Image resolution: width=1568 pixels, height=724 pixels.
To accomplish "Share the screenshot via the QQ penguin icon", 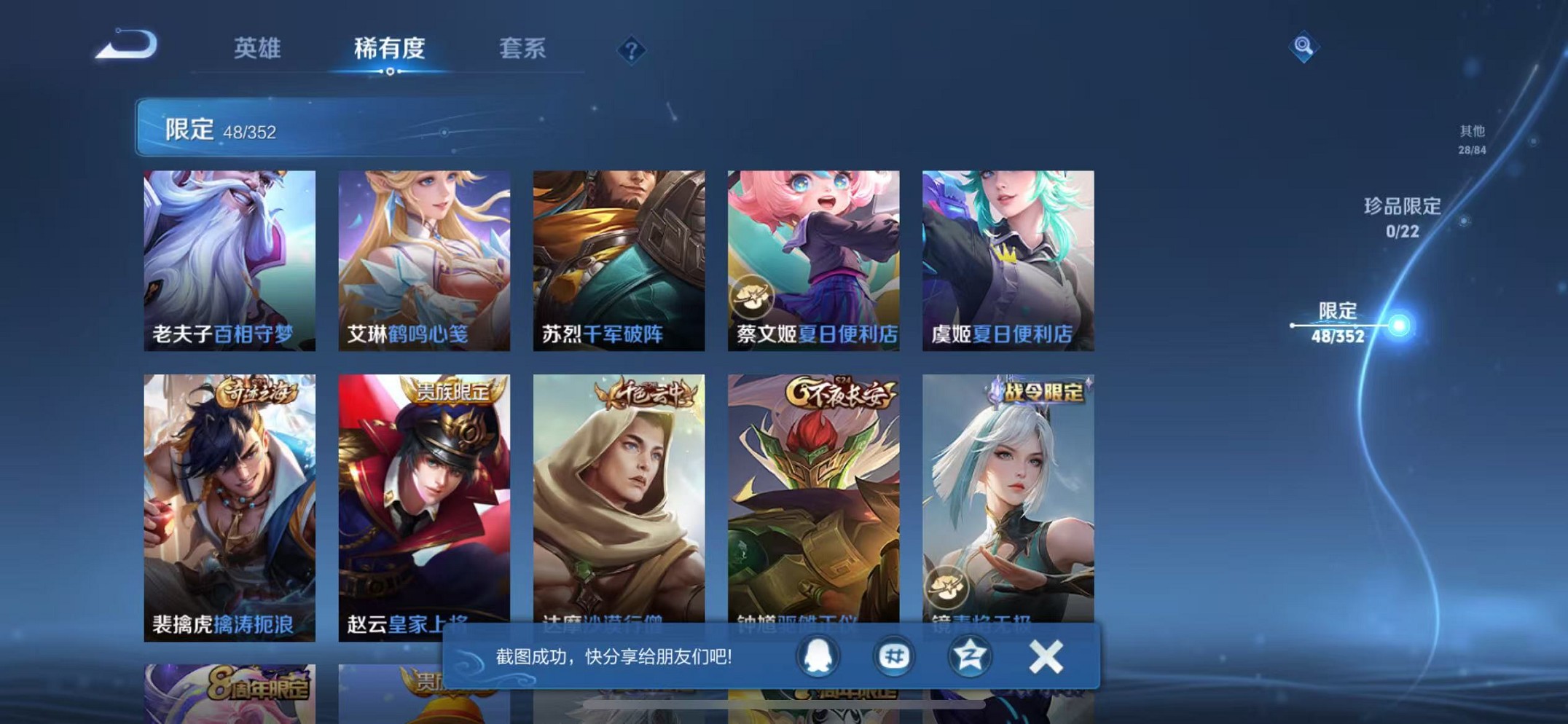I will pos(818,656).
